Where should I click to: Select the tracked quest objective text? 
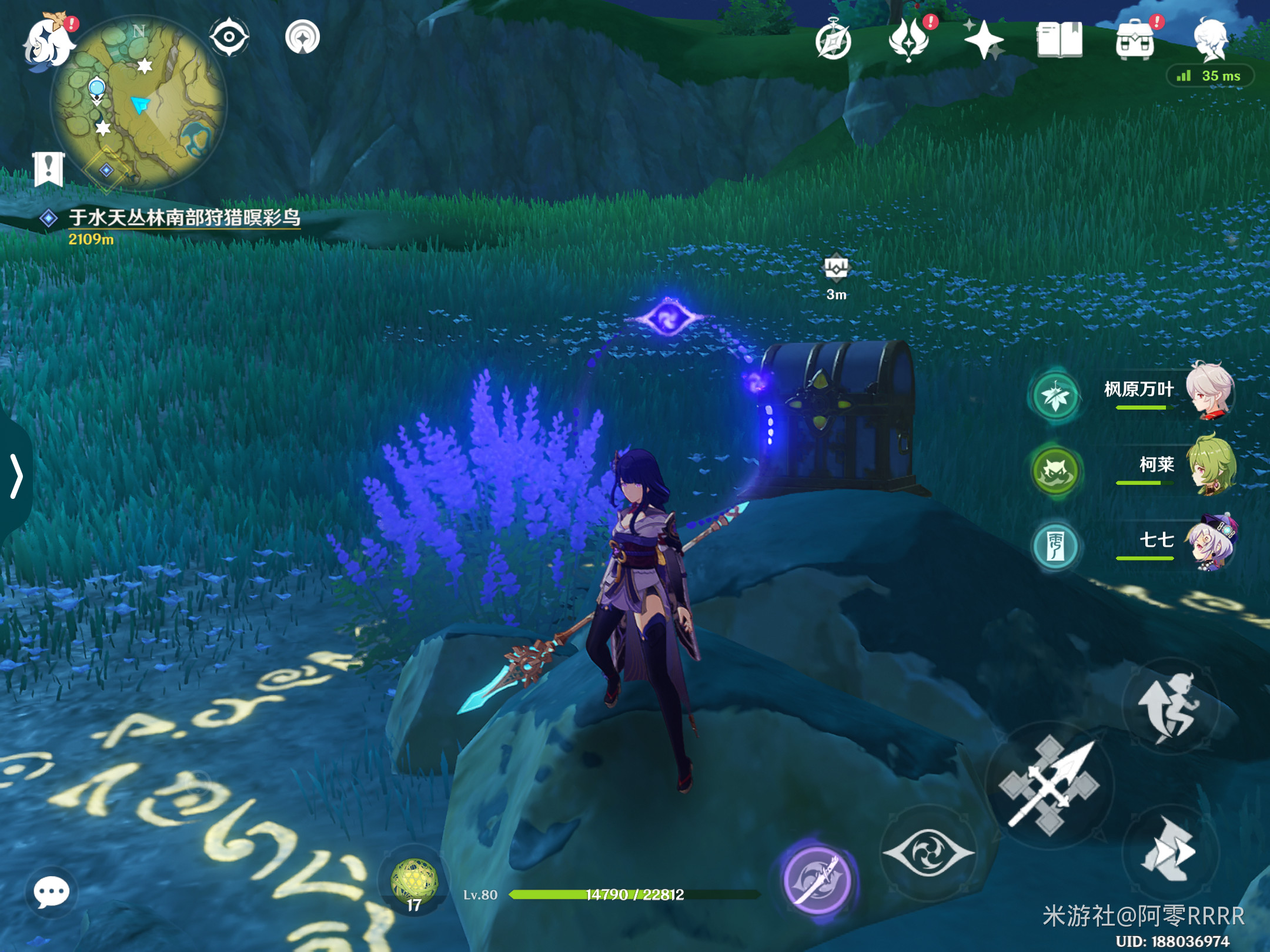(x=184, y=217)
